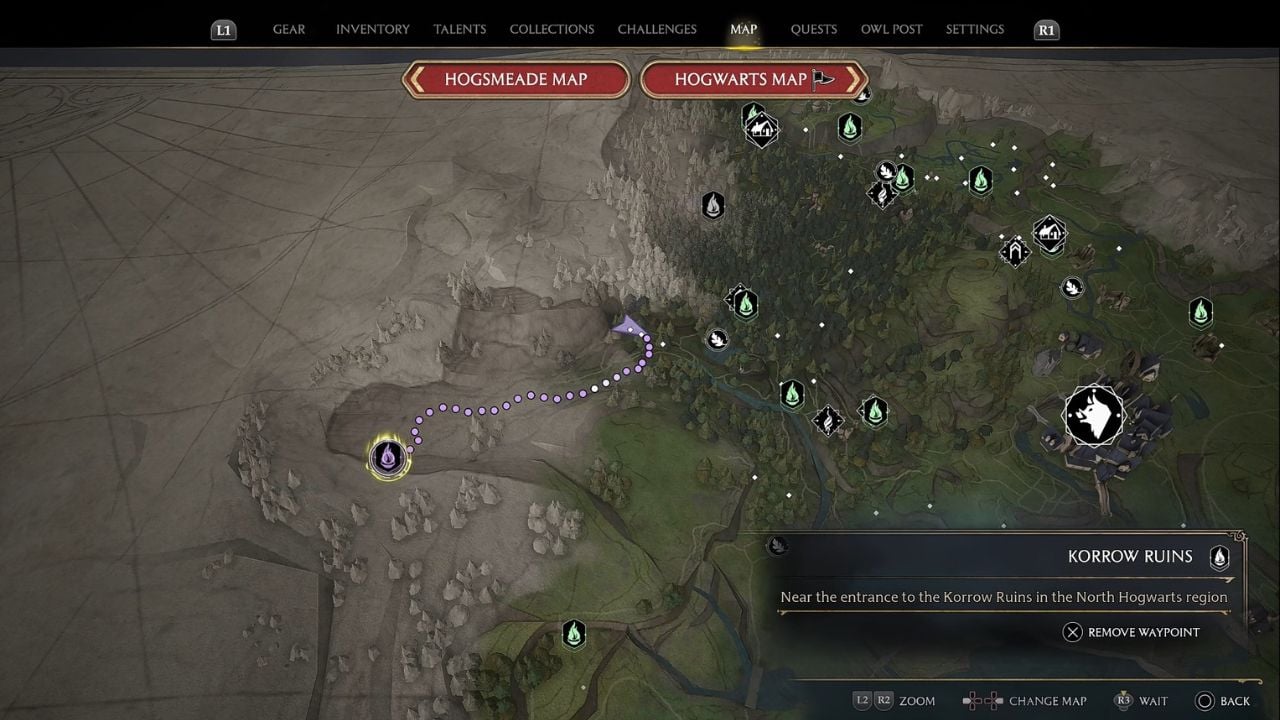Select COLLECTIONS from the top menu
The height and width of the screenshot is (720, 1280).
coord(551,29)
